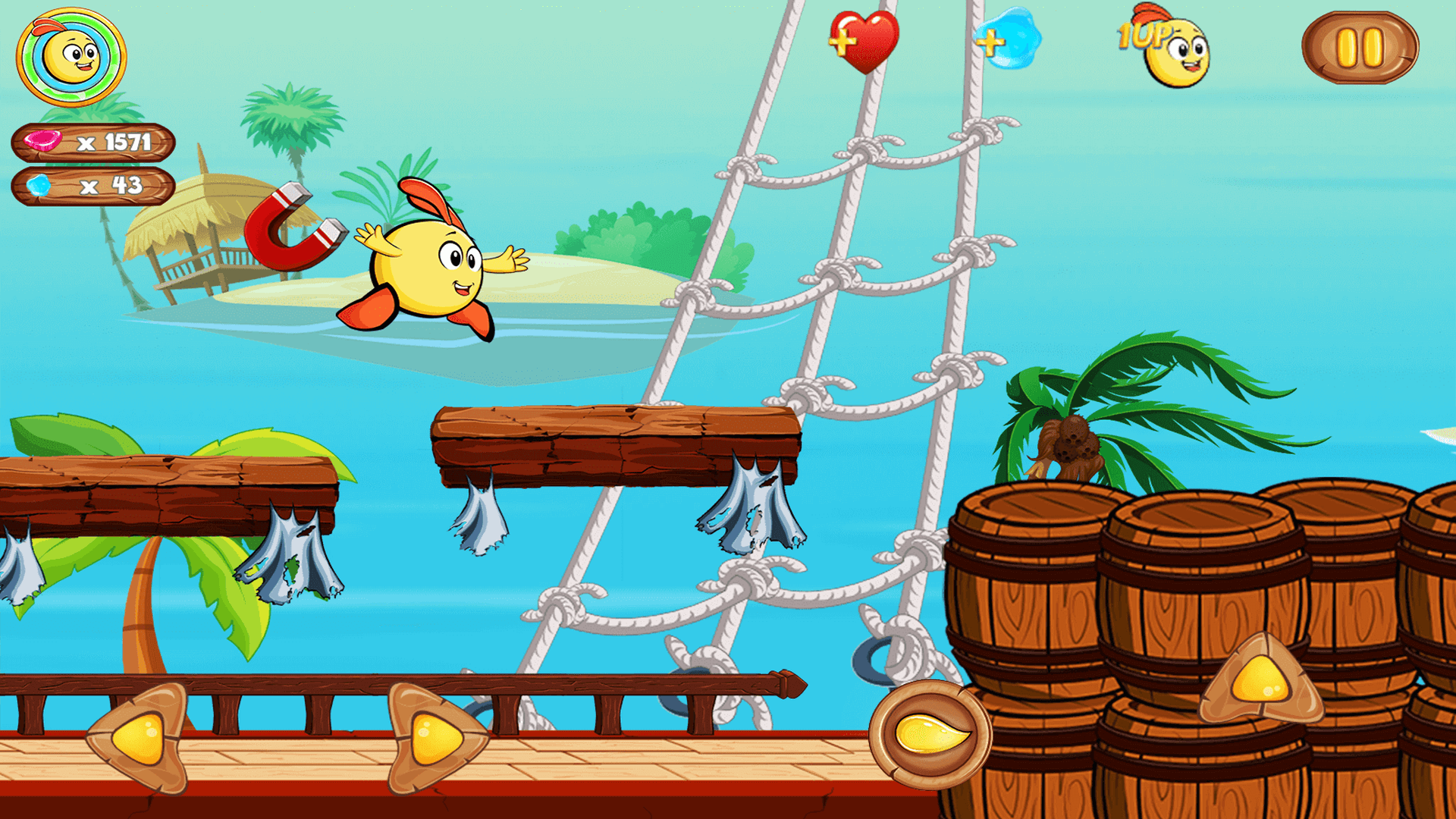The height and width of the screenshot is (819, 1456).
Task: Collect the +1 heart pickup
Action: 865,42
